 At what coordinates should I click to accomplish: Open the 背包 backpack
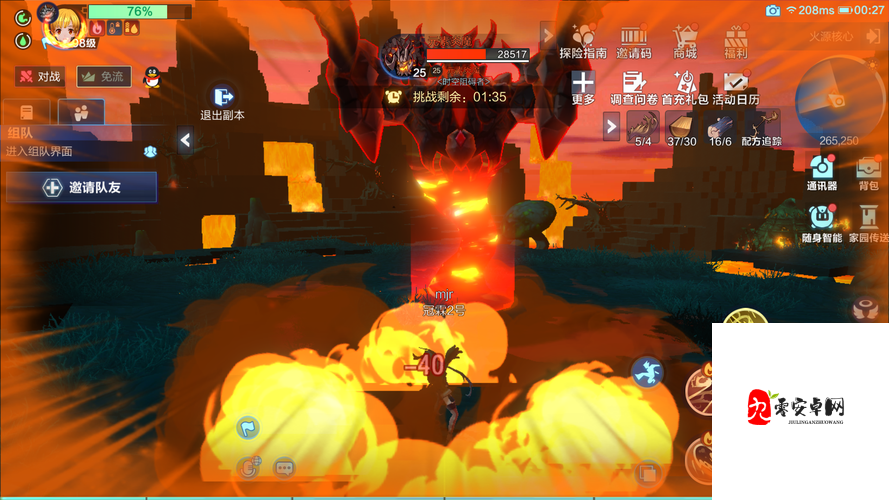[x=868, y=171]
